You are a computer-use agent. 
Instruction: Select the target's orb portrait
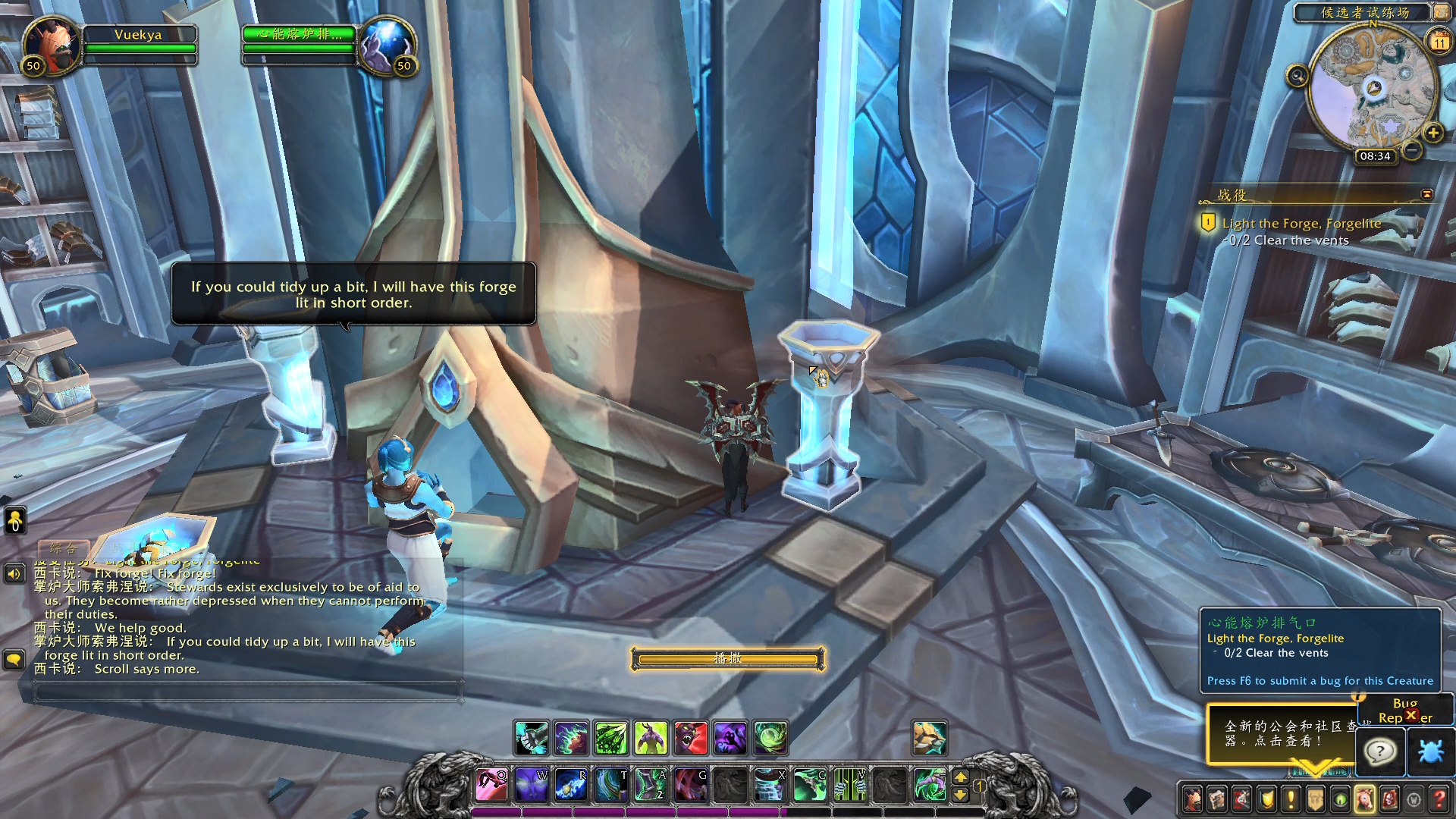point(386,44)
